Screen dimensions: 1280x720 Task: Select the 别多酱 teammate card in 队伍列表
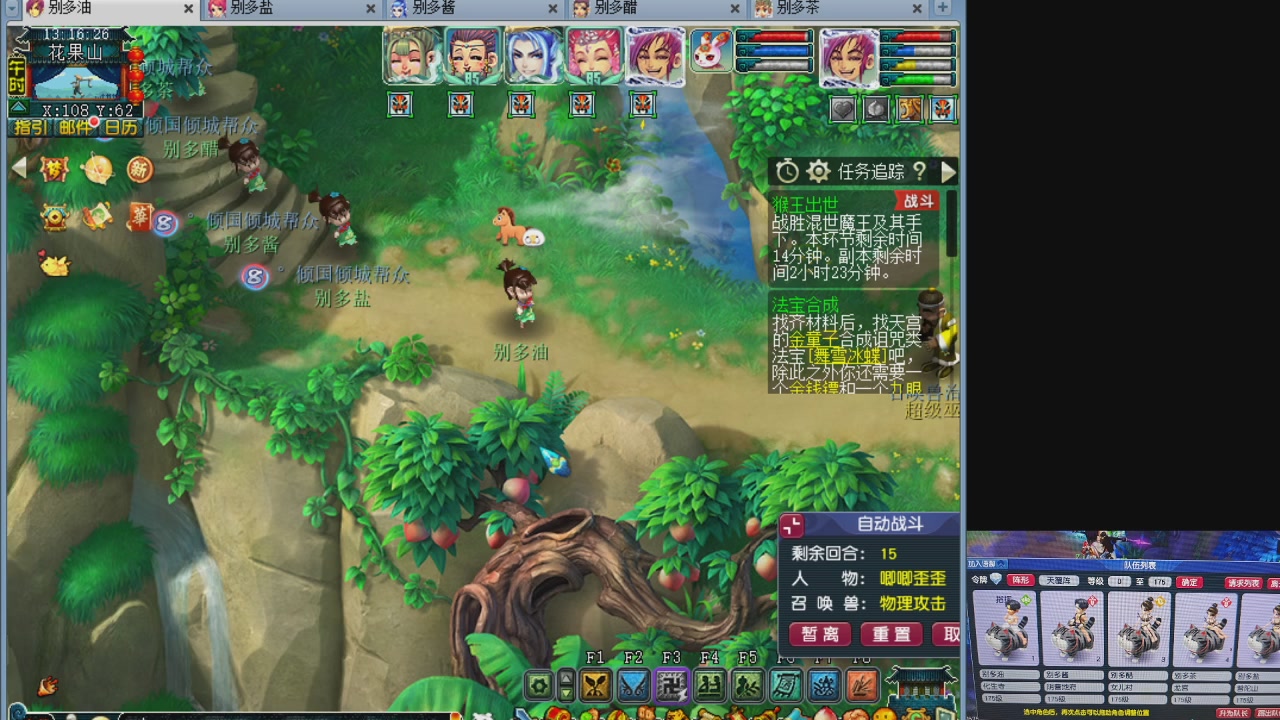(1073, 630)
